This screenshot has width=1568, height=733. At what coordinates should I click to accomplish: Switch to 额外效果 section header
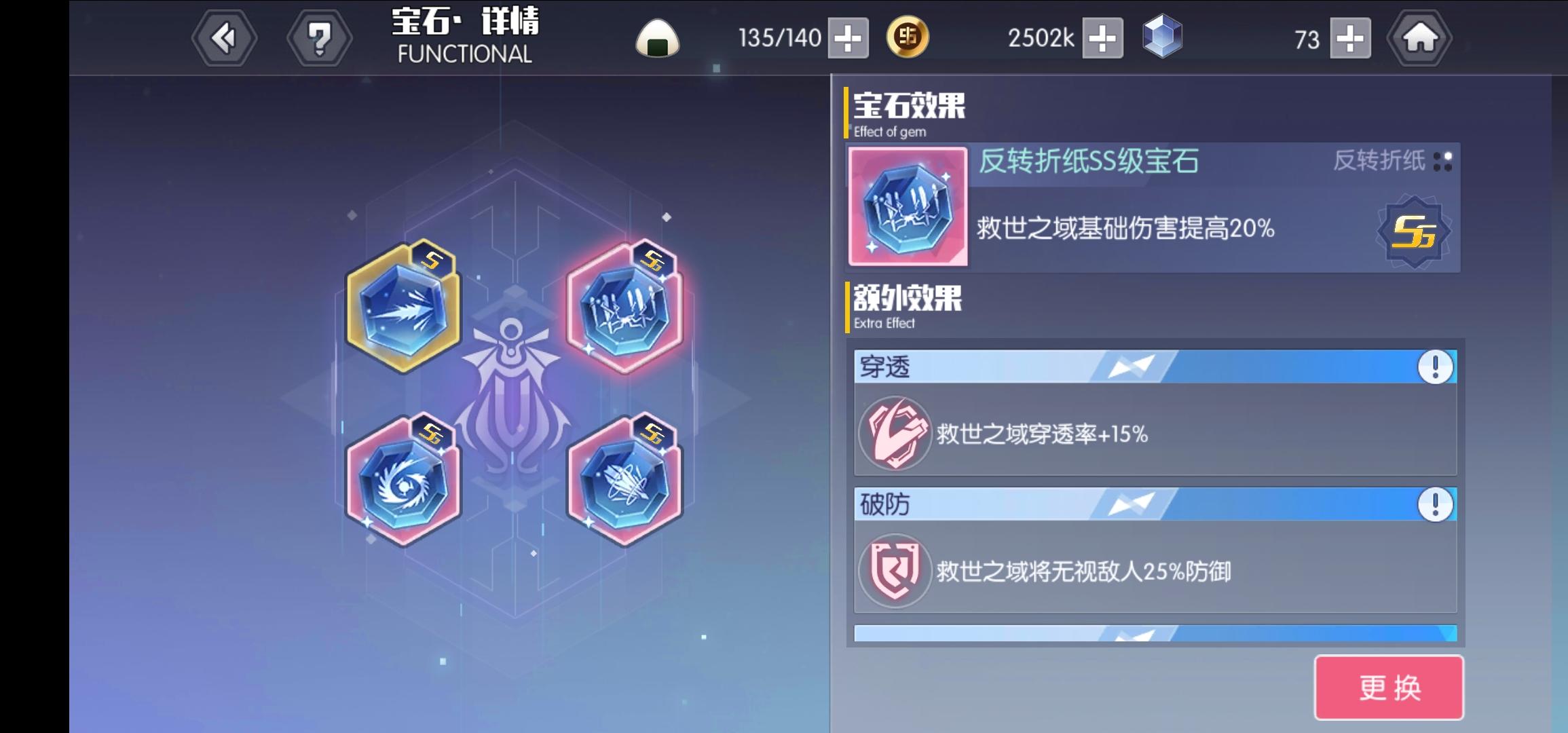click(906, 299)
